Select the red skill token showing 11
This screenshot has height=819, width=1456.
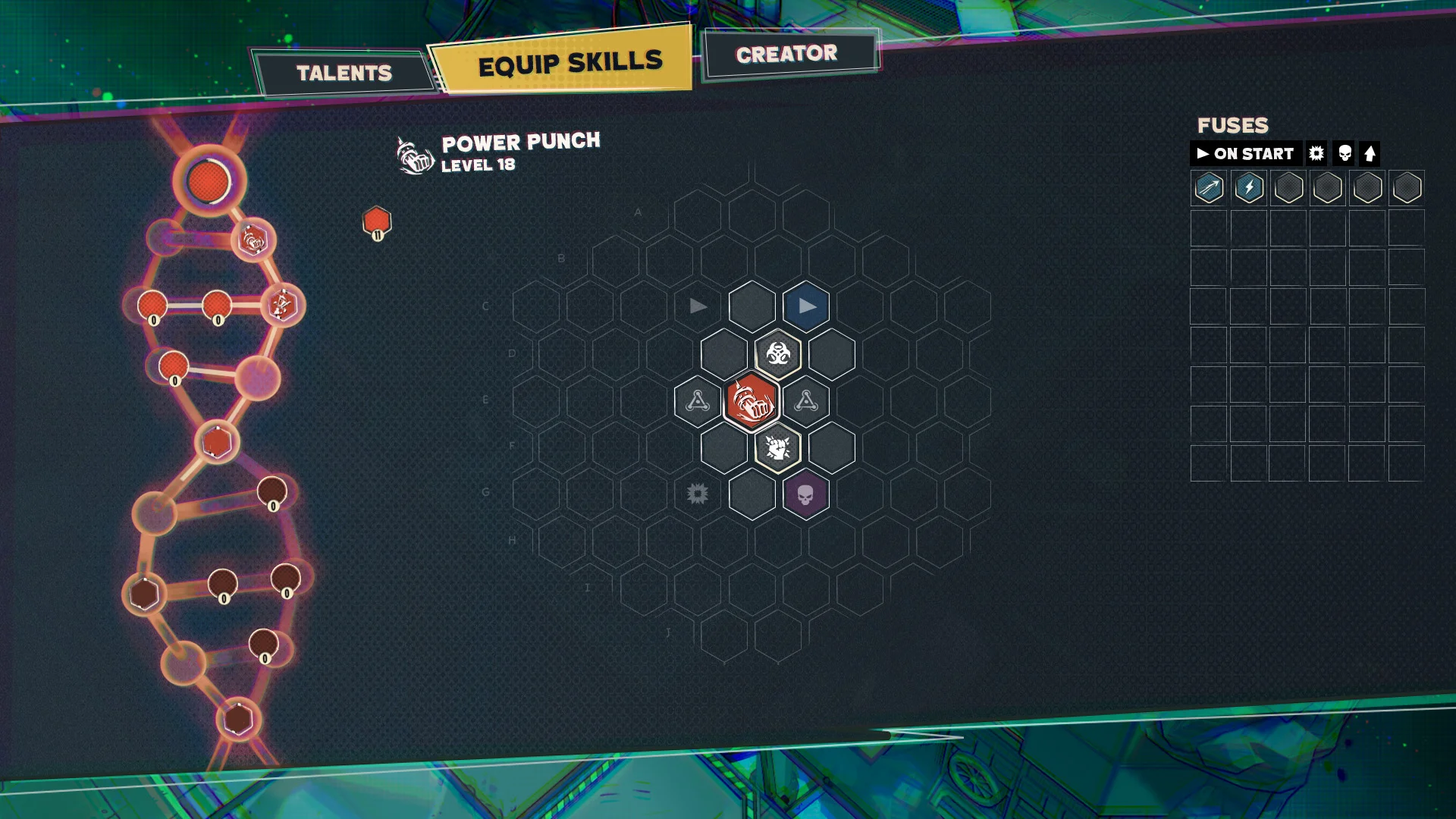[x=377, y=222]
